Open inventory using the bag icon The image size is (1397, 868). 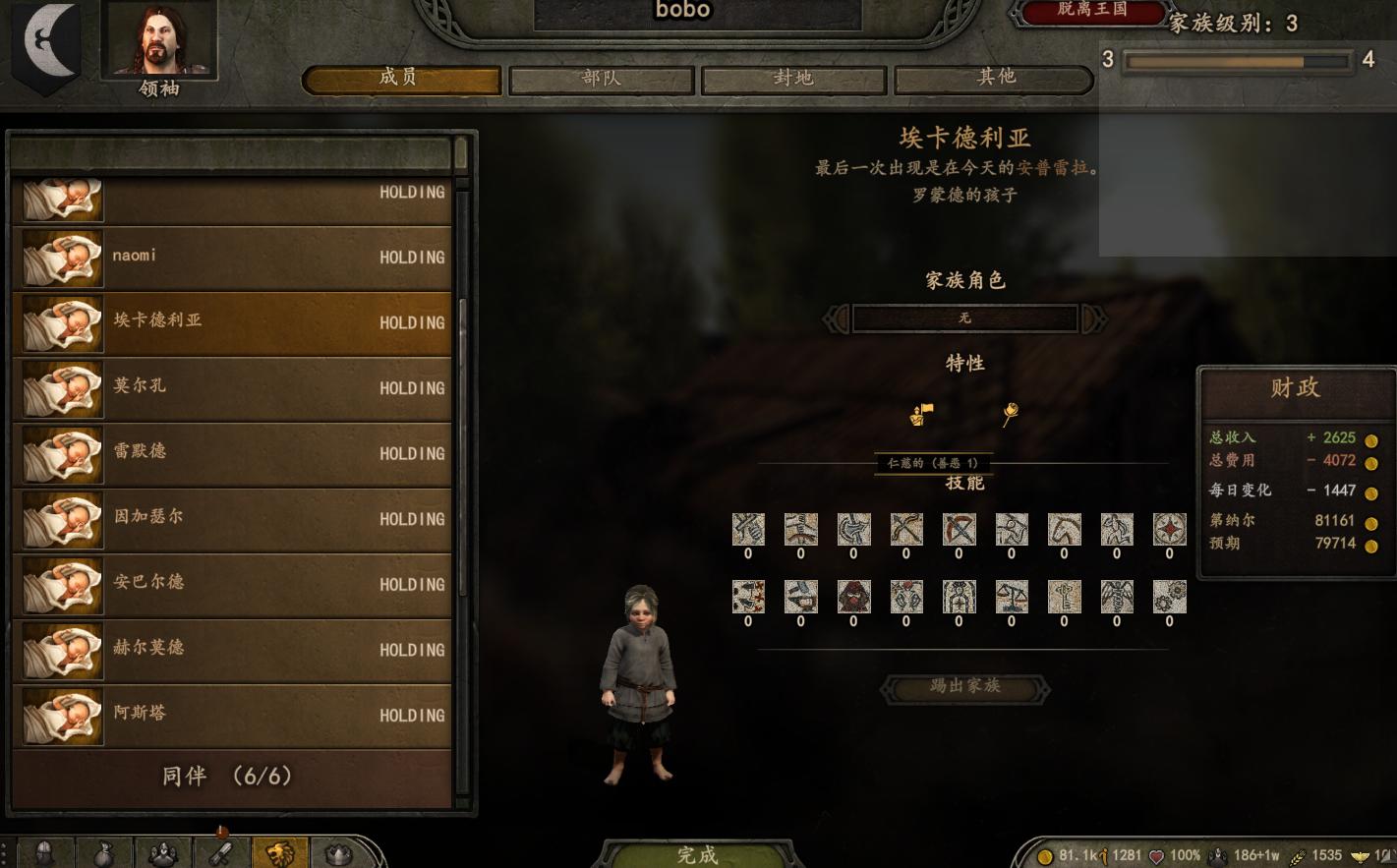coord(104,853)
